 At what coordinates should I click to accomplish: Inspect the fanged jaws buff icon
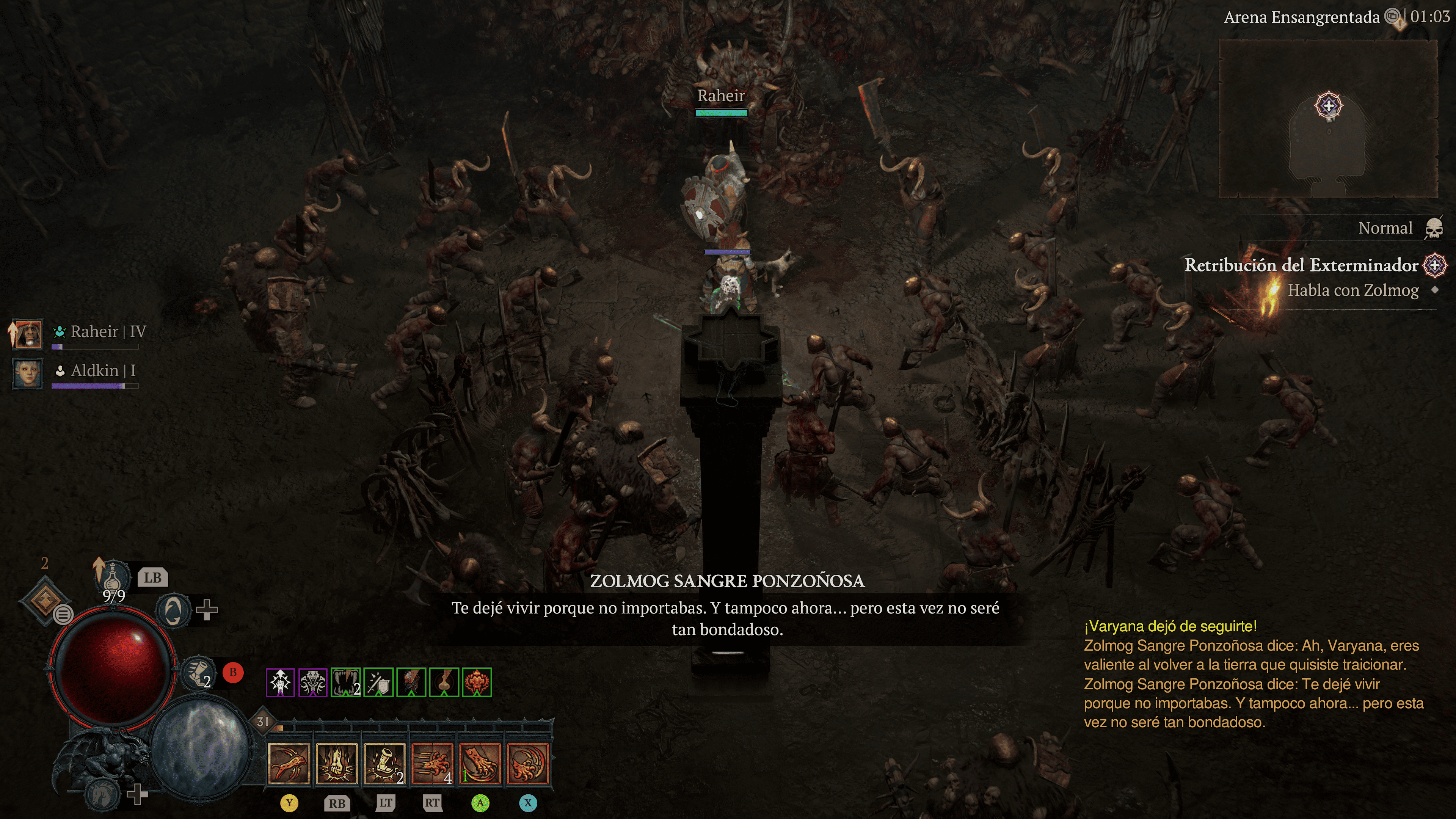coord(346,682)
